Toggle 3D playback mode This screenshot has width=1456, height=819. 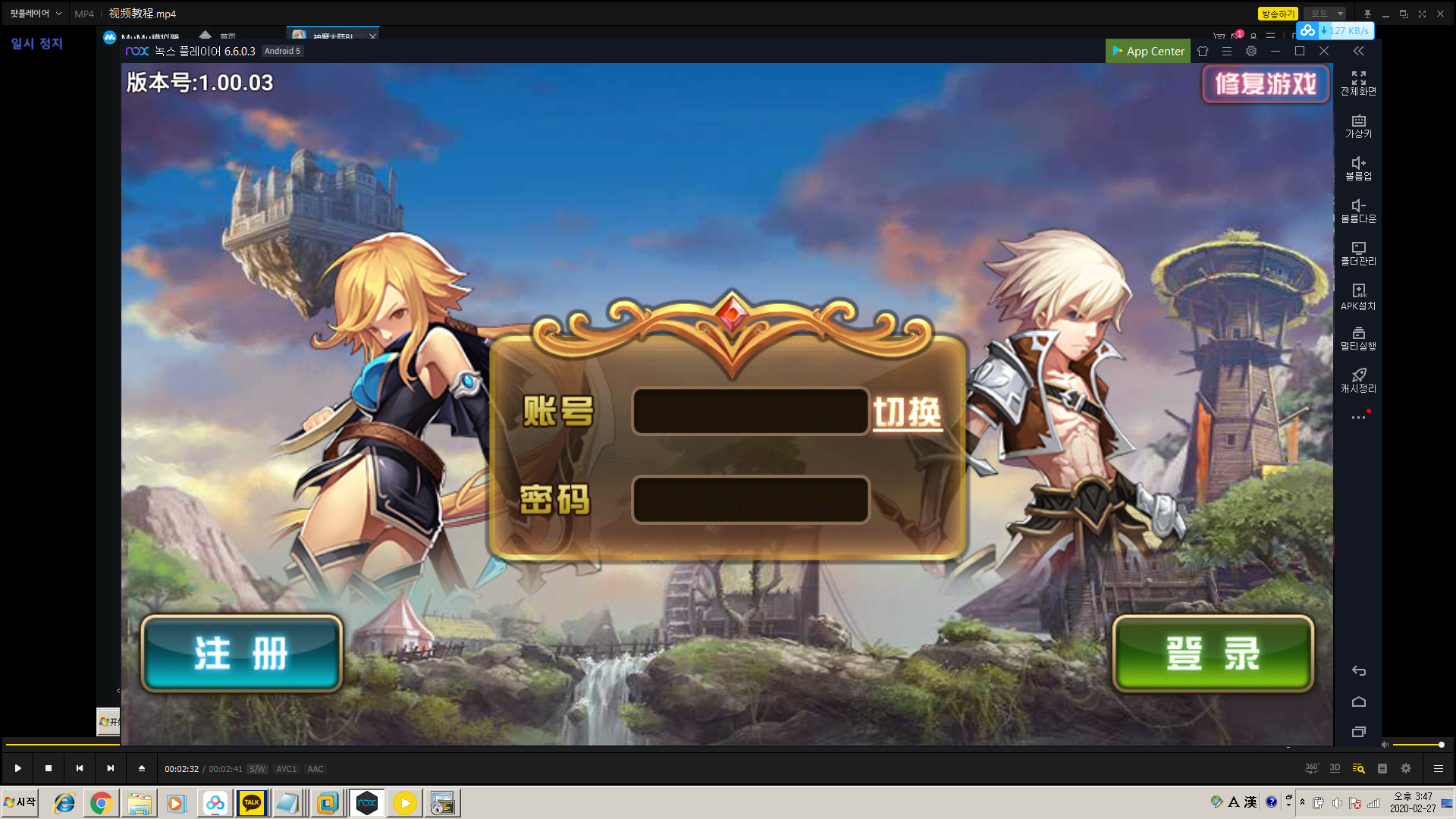click(x=1335, y=768)
